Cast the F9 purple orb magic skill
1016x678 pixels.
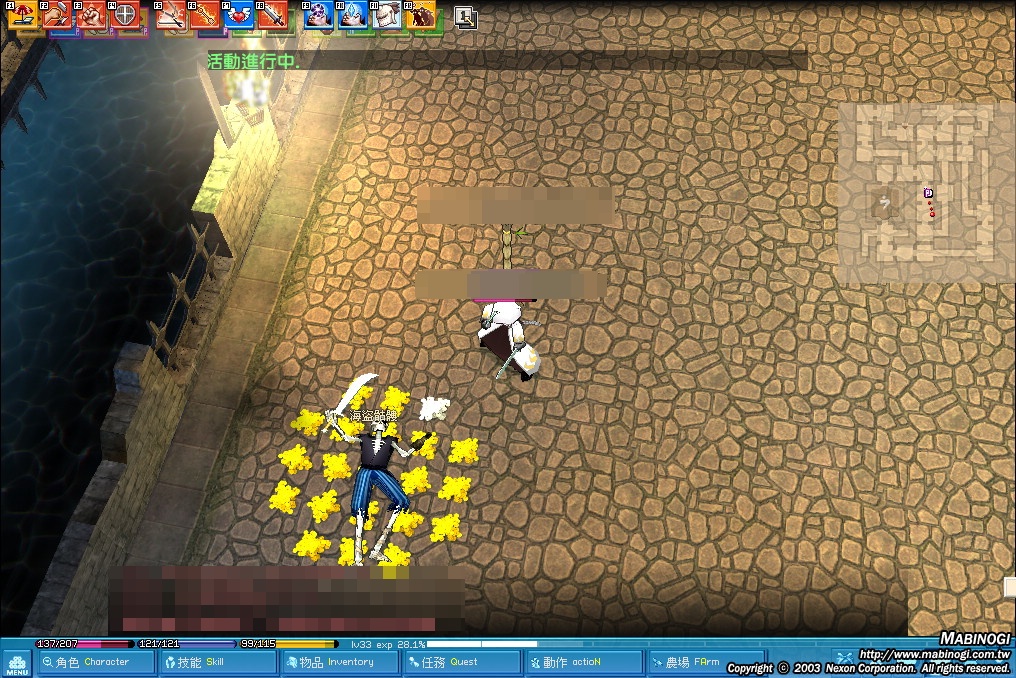click(x=319, y=15)
